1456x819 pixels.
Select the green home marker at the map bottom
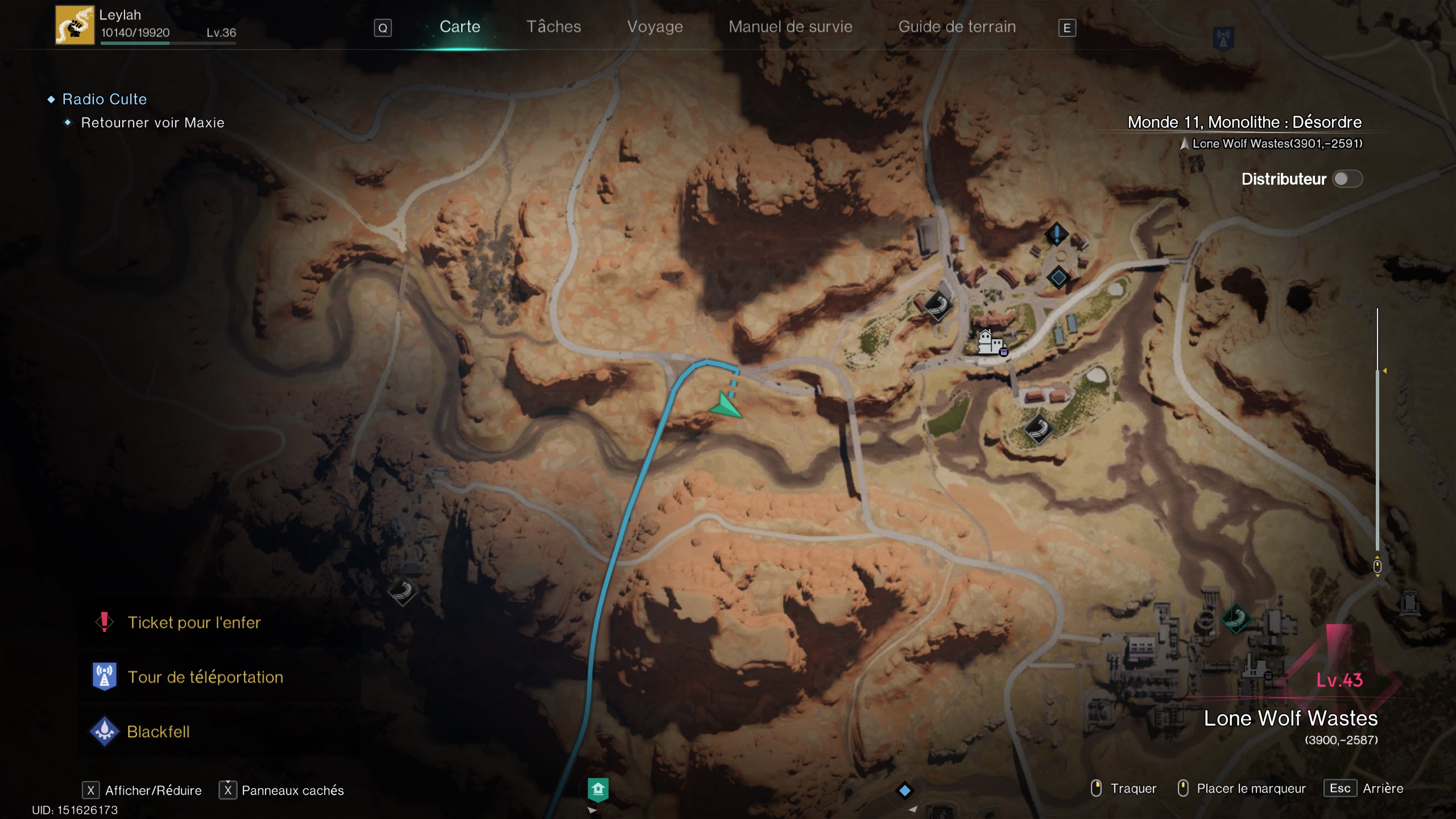598,789
